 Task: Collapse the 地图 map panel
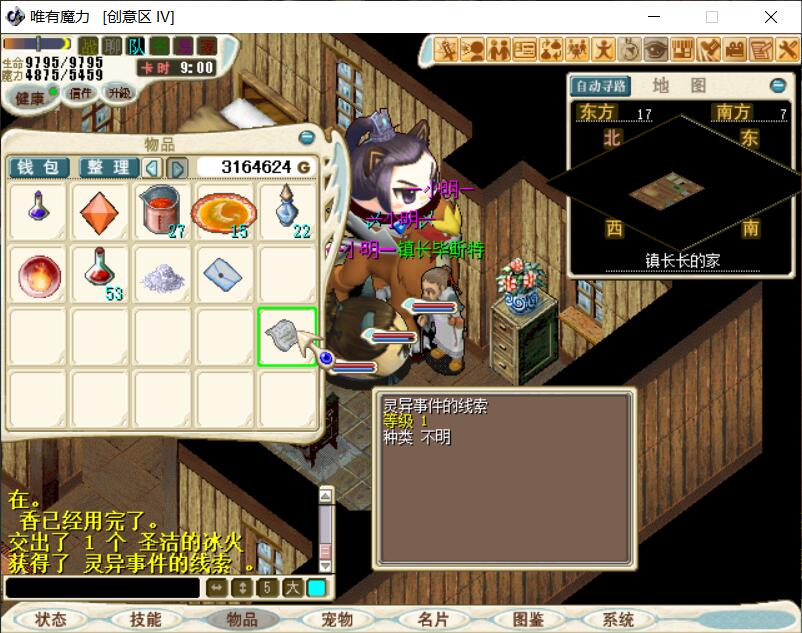click(x=777, y=86)
